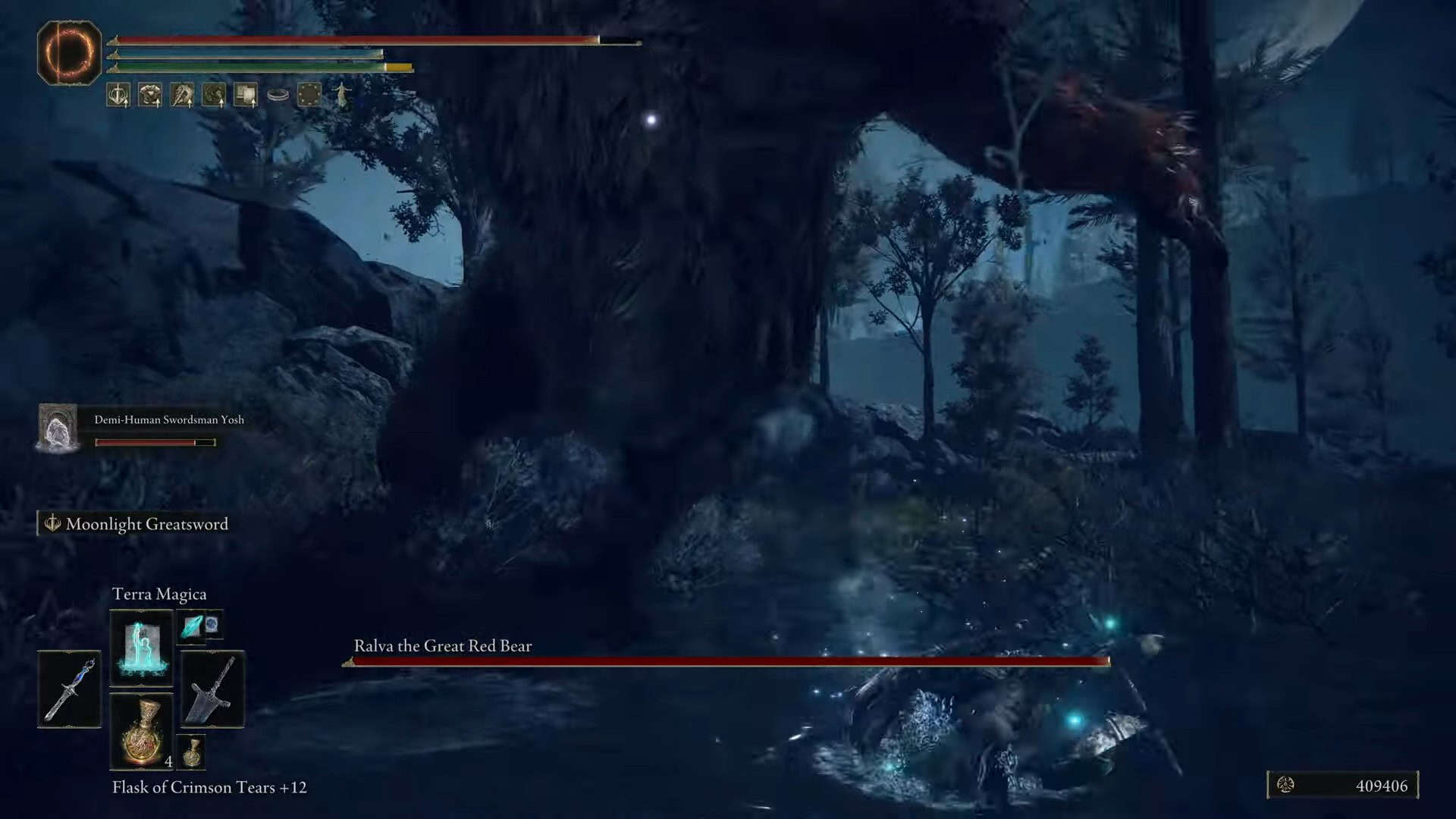
Task: Click the rune count icon
Action: [1285, 785]
